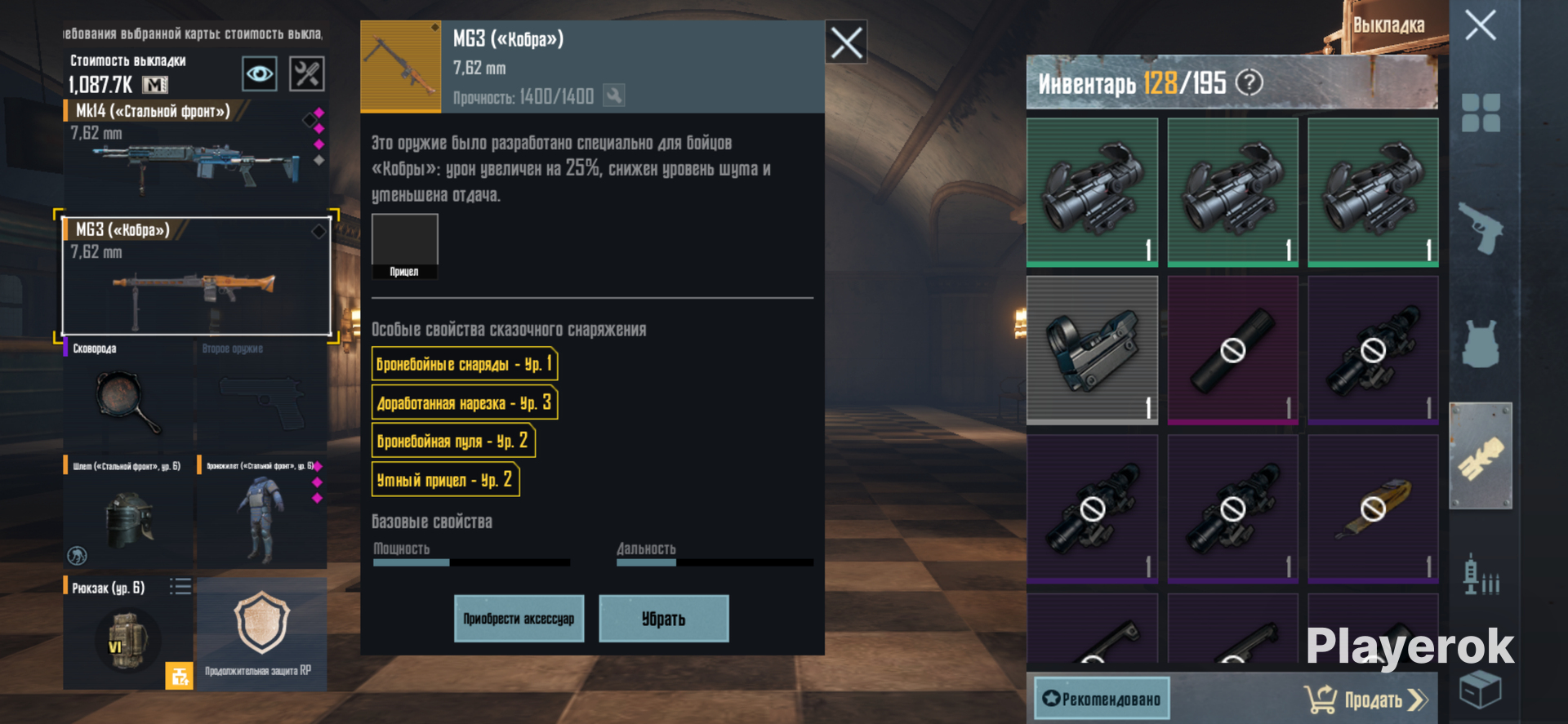This screenshot has height=724, width=1568.
Task: Open the helmet «Стальной фронт» slot
Action: 128,513
